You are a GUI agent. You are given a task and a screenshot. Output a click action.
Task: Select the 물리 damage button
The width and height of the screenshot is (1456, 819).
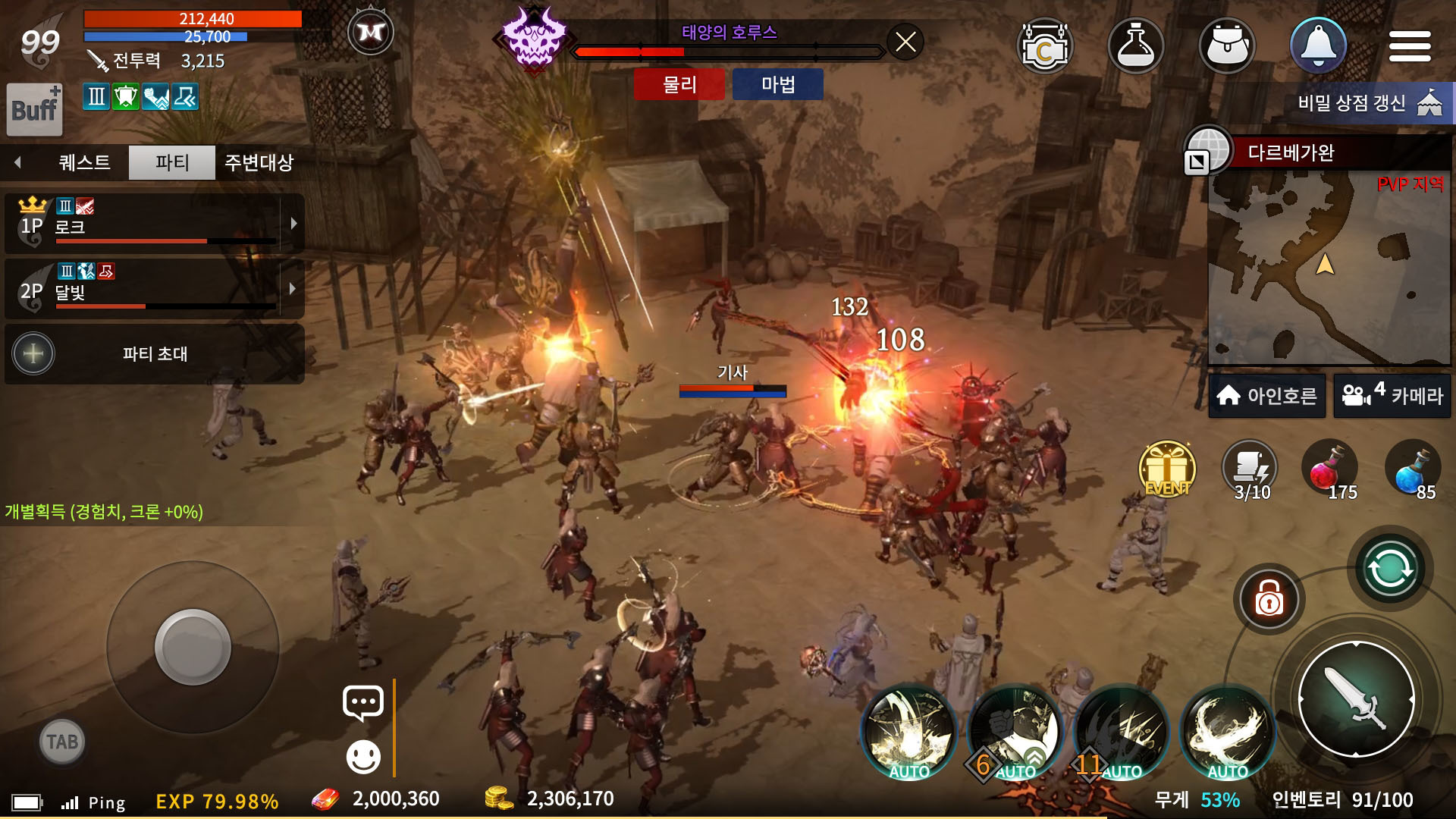tap(679, 84)
